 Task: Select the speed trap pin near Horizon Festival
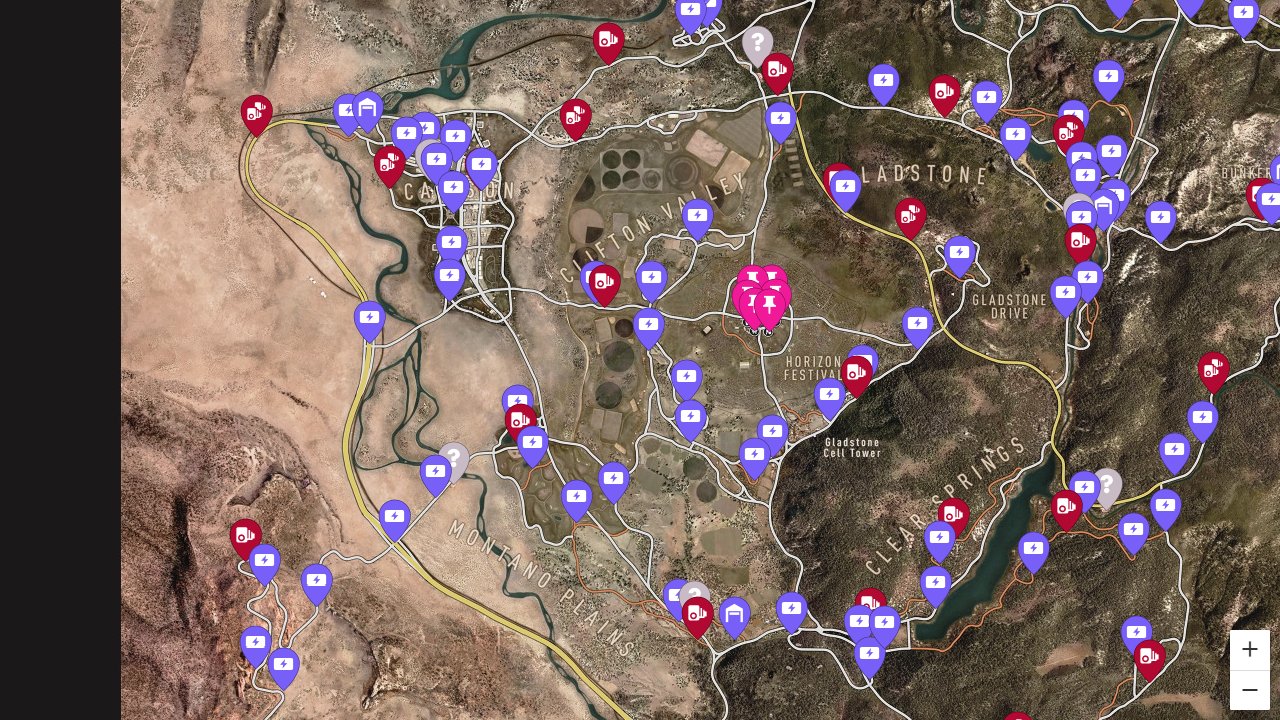[857, 370]
